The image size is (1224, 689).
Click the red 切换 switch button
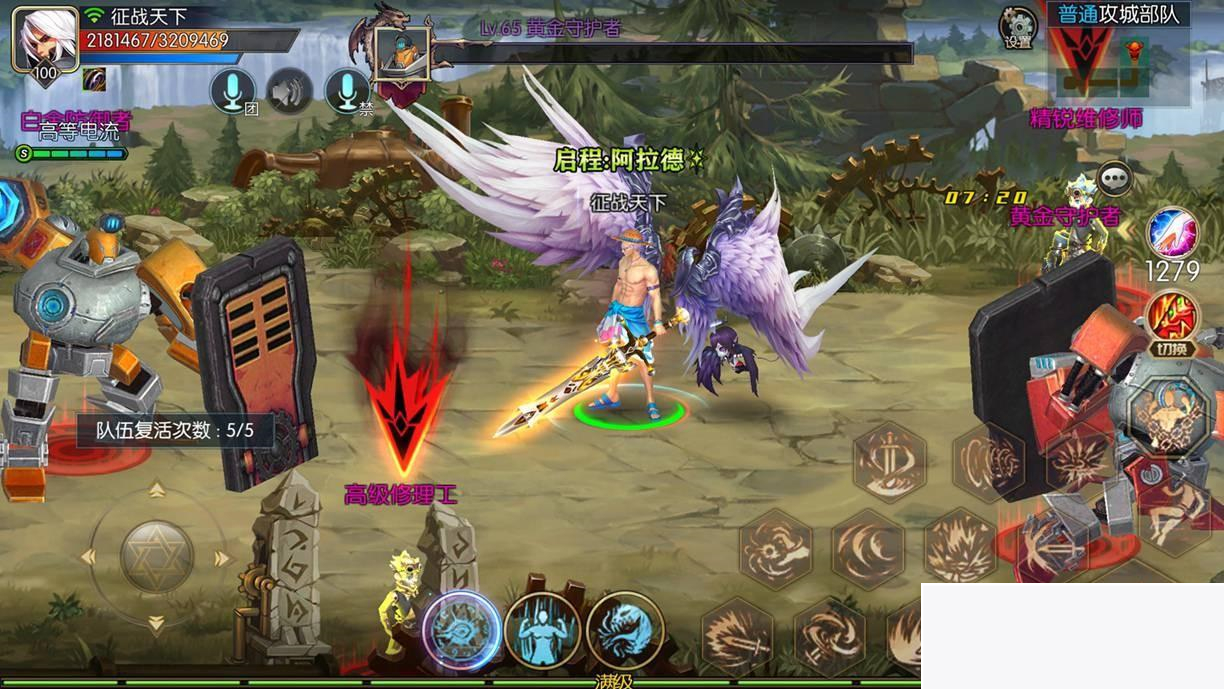tap(1173, 318)
